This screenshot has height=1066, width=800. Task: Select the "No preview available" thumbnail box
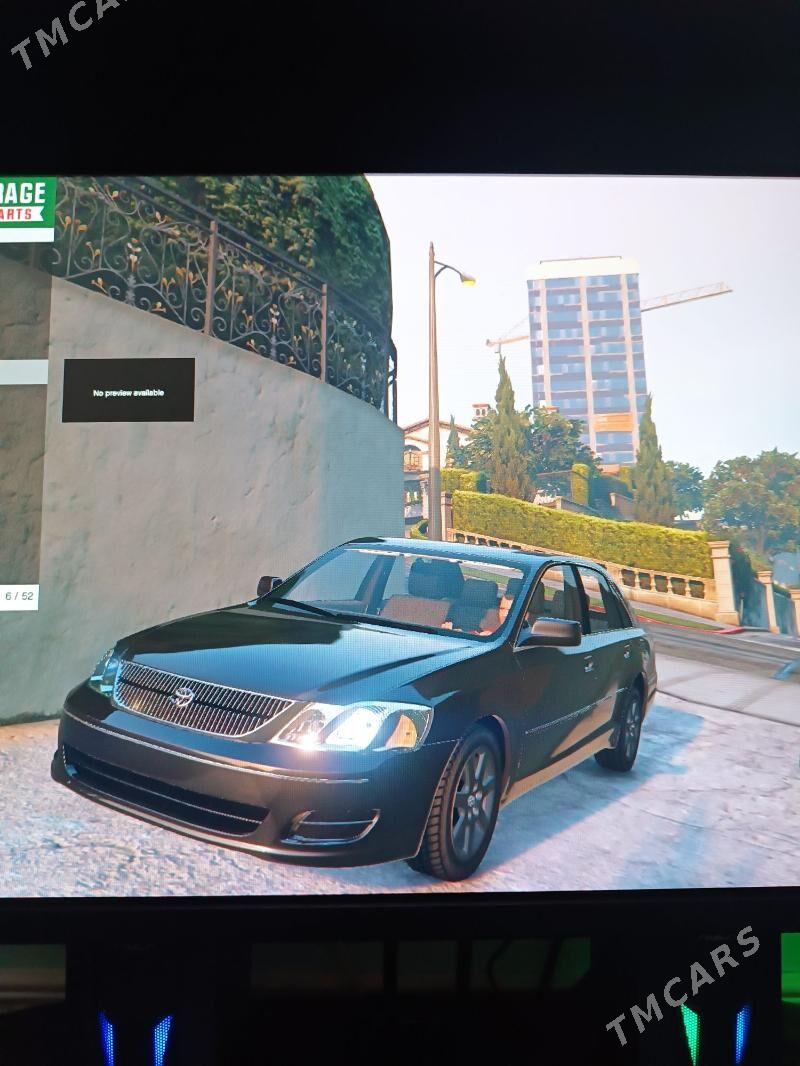128,390
